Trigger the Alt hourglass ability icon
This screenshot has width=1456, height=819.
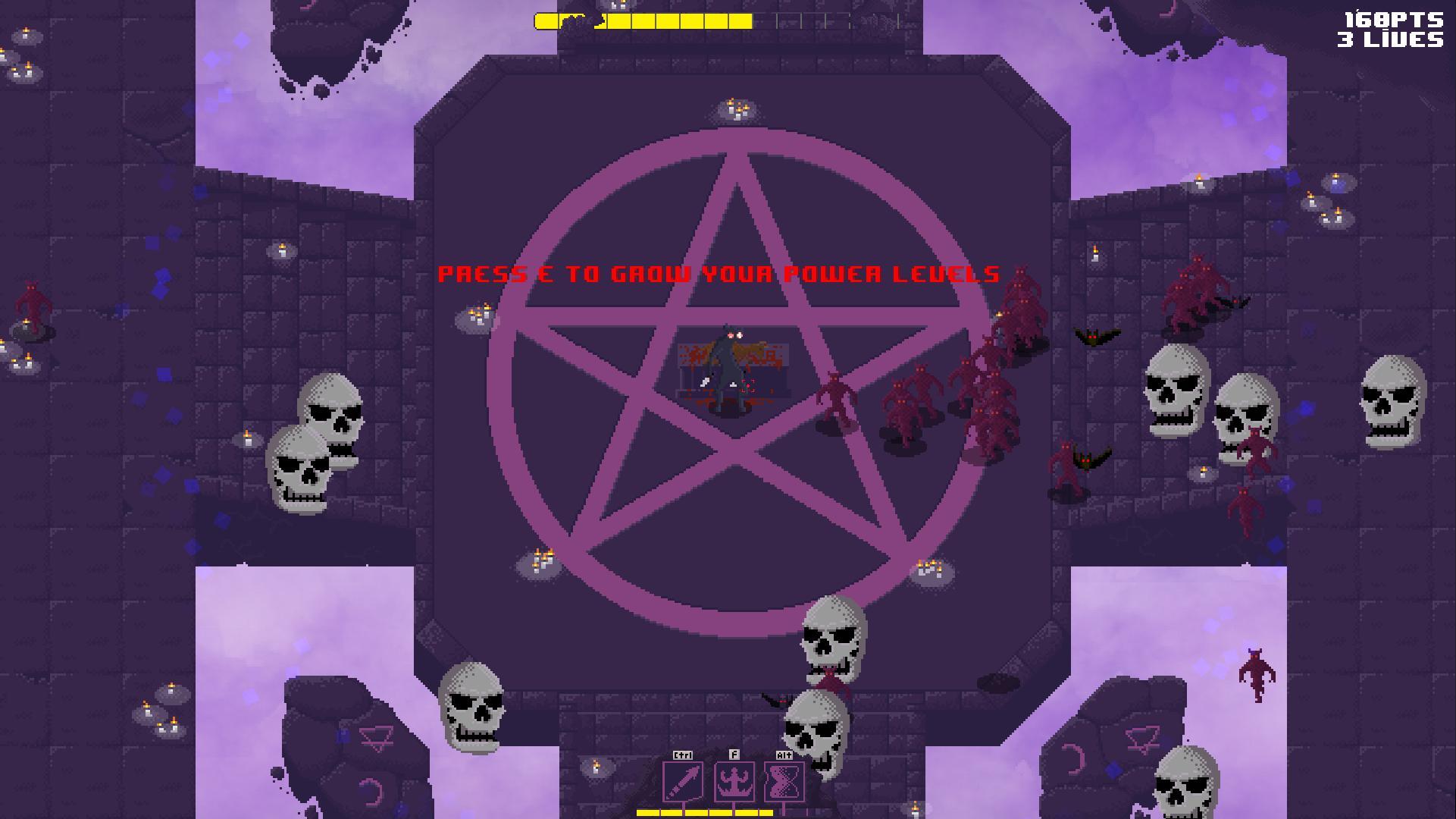point(784,780)
